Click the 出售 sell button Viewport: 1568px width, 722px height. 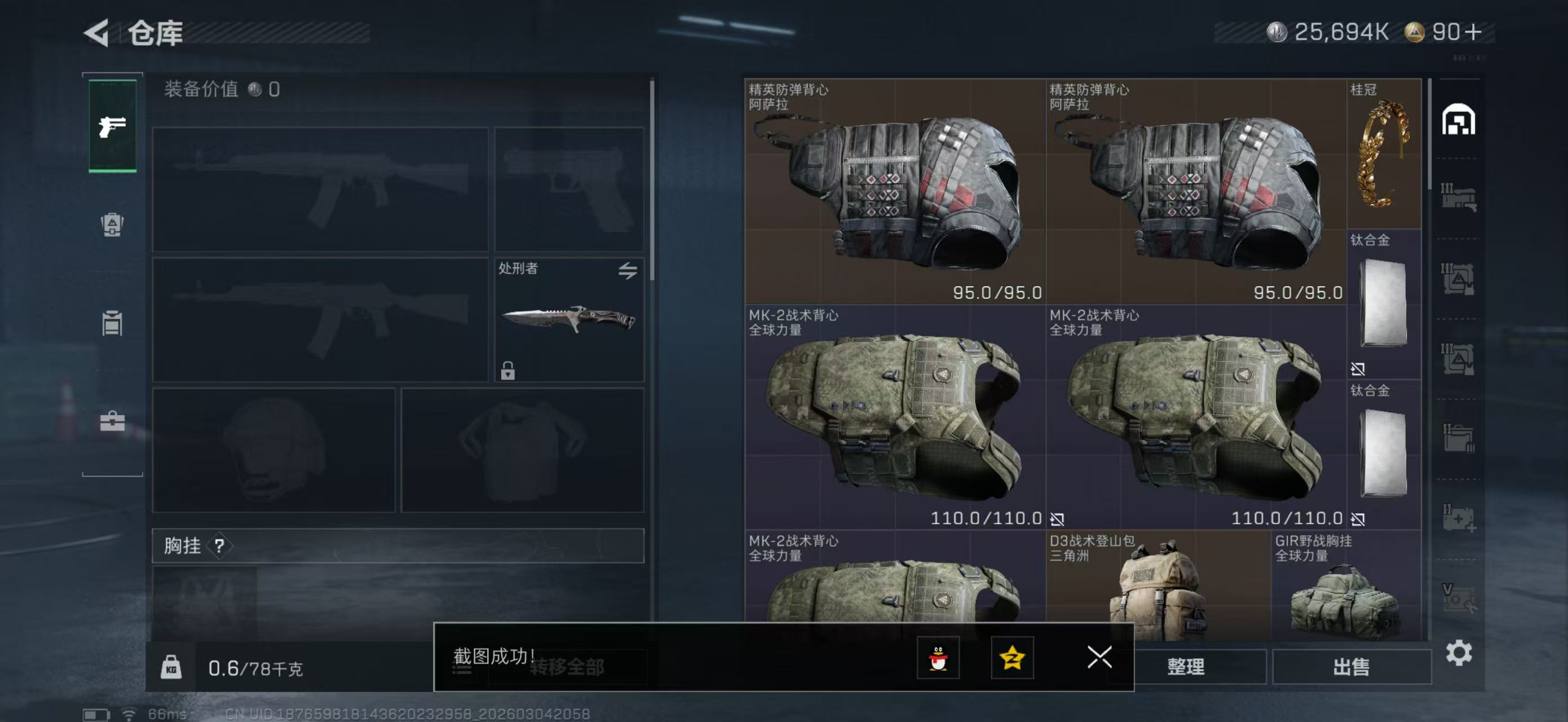coord(1351,667)
